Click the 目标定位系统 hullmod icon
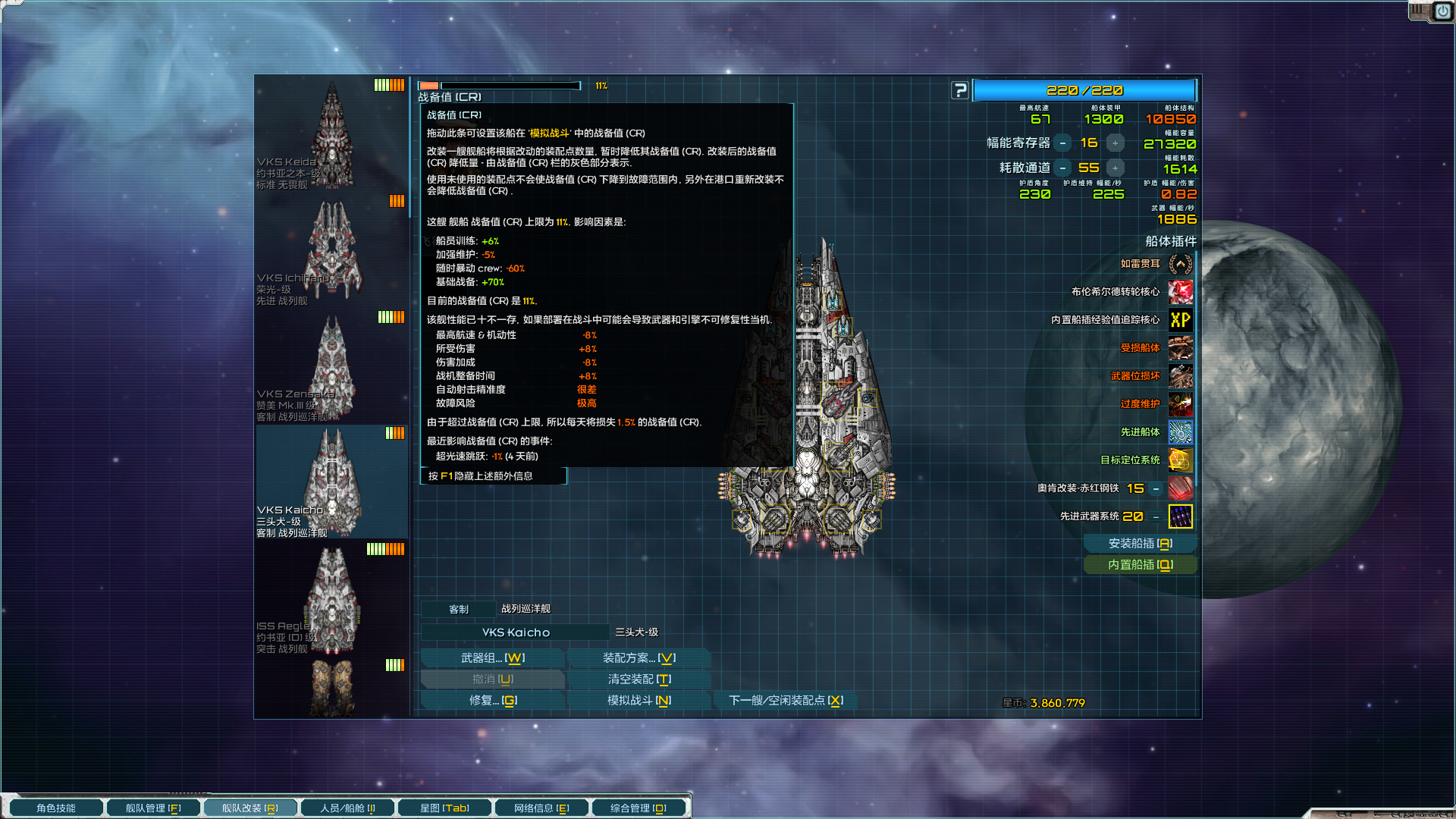Screen dimensions: 1456x819 coord(1181,460)
